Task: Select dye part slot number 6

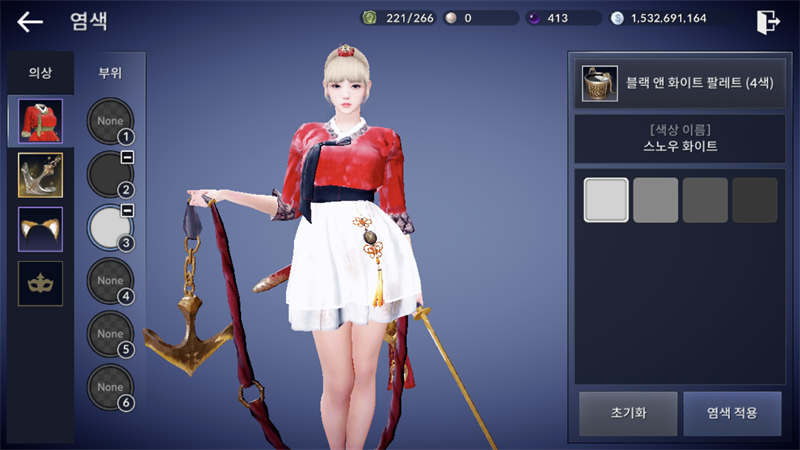Action: (x=110, y=386)
